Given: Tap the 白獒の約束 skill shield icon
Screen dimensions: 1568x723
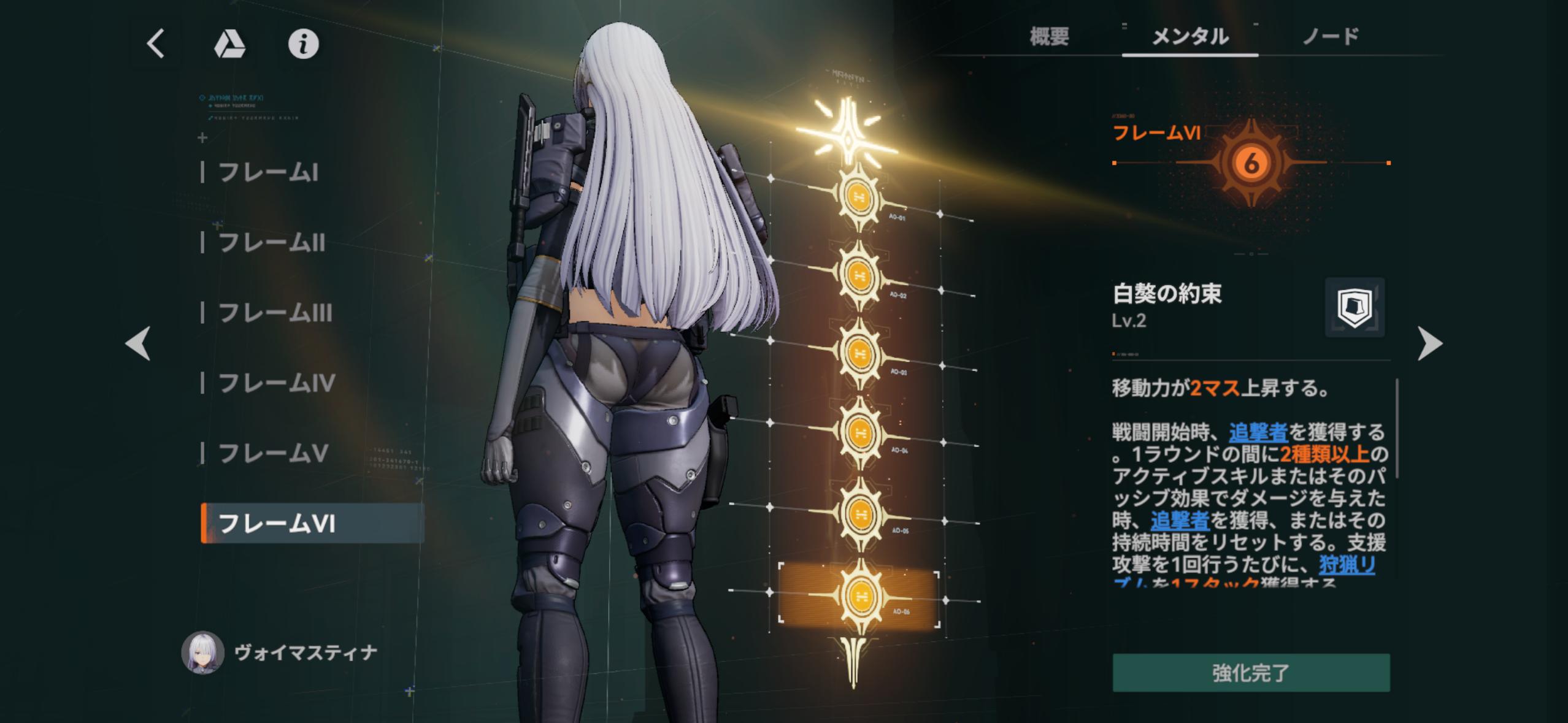Looking at the screenshot, I should [x=1355, y=307].
